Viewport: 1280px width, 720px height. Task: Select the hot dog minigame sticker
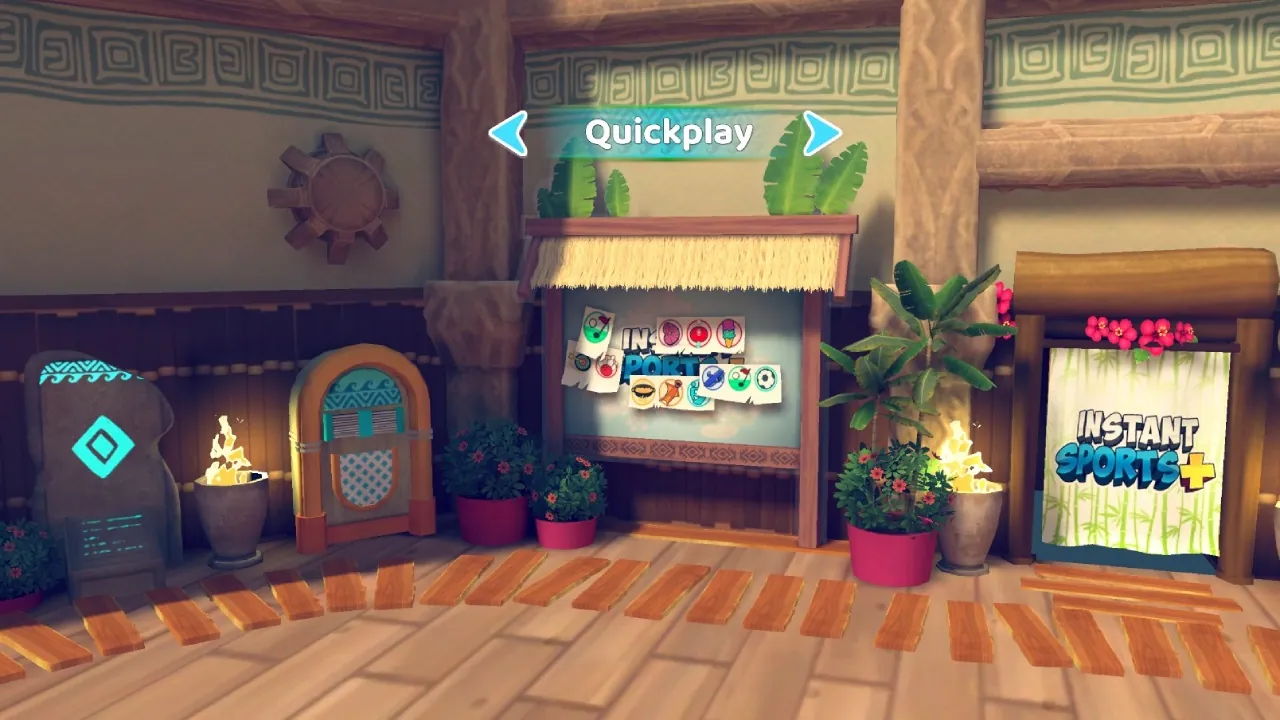point(644,389)
